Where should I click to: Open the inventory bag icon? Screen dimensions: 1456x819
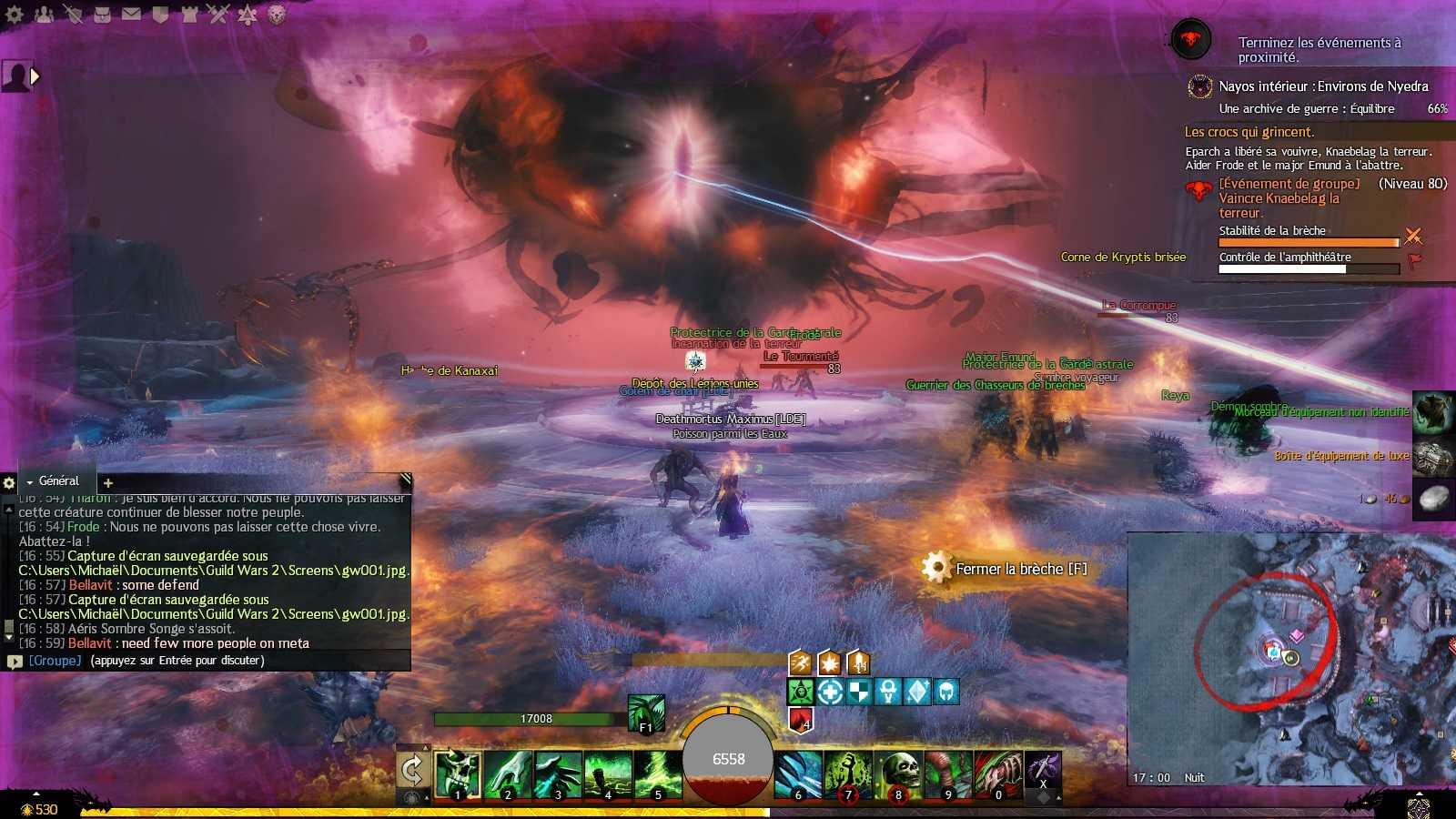tap(102, 15)
